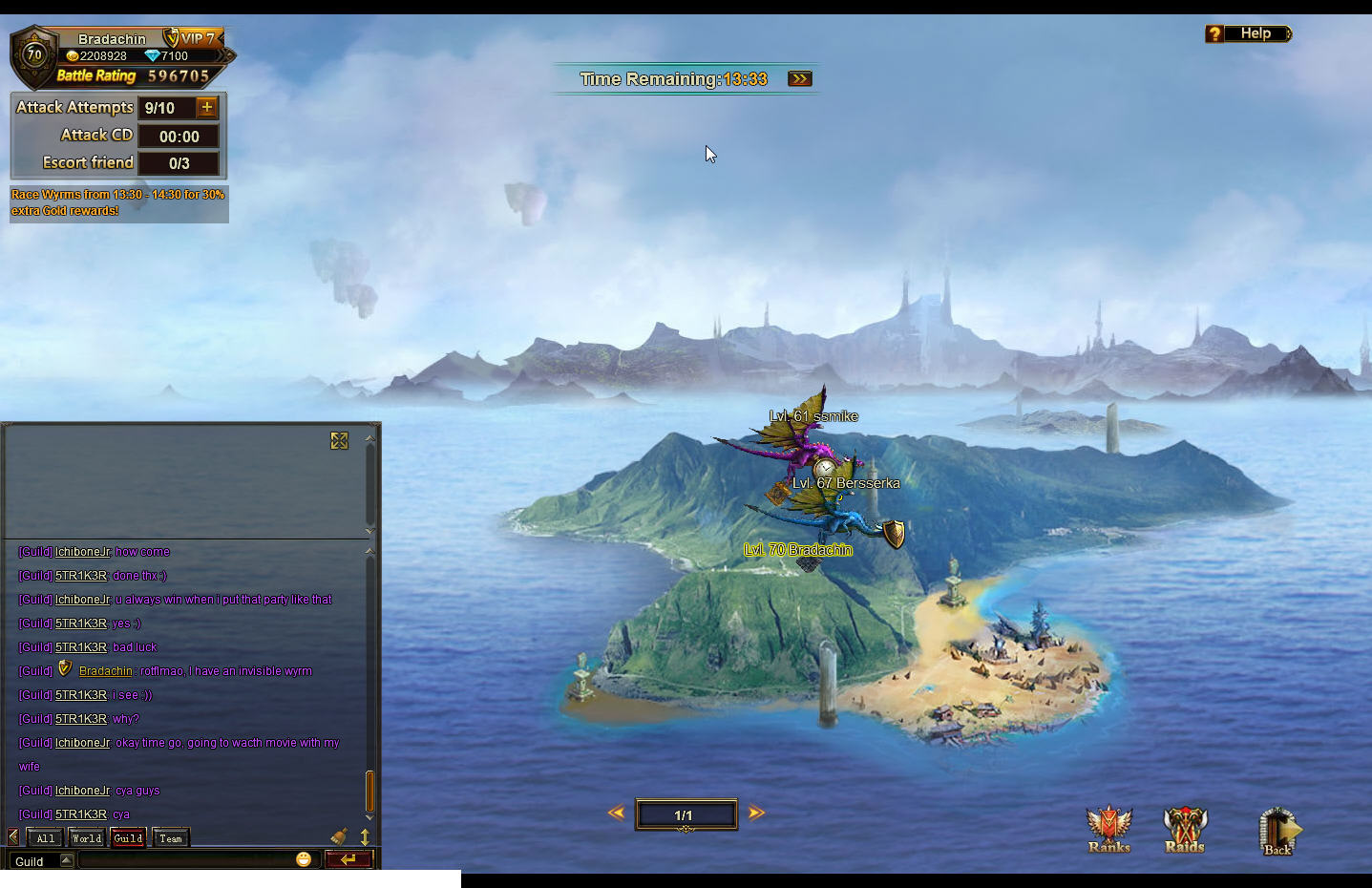Clear chat with the broom icon
This screenshot has width=1372, height=888.
339,837
